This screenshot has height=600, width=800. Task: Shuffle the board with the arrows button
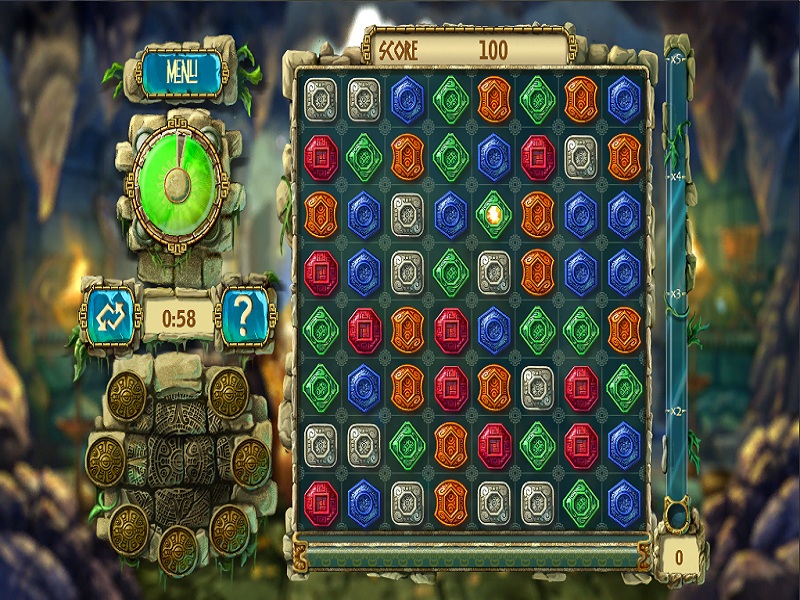tap(108, 317)
